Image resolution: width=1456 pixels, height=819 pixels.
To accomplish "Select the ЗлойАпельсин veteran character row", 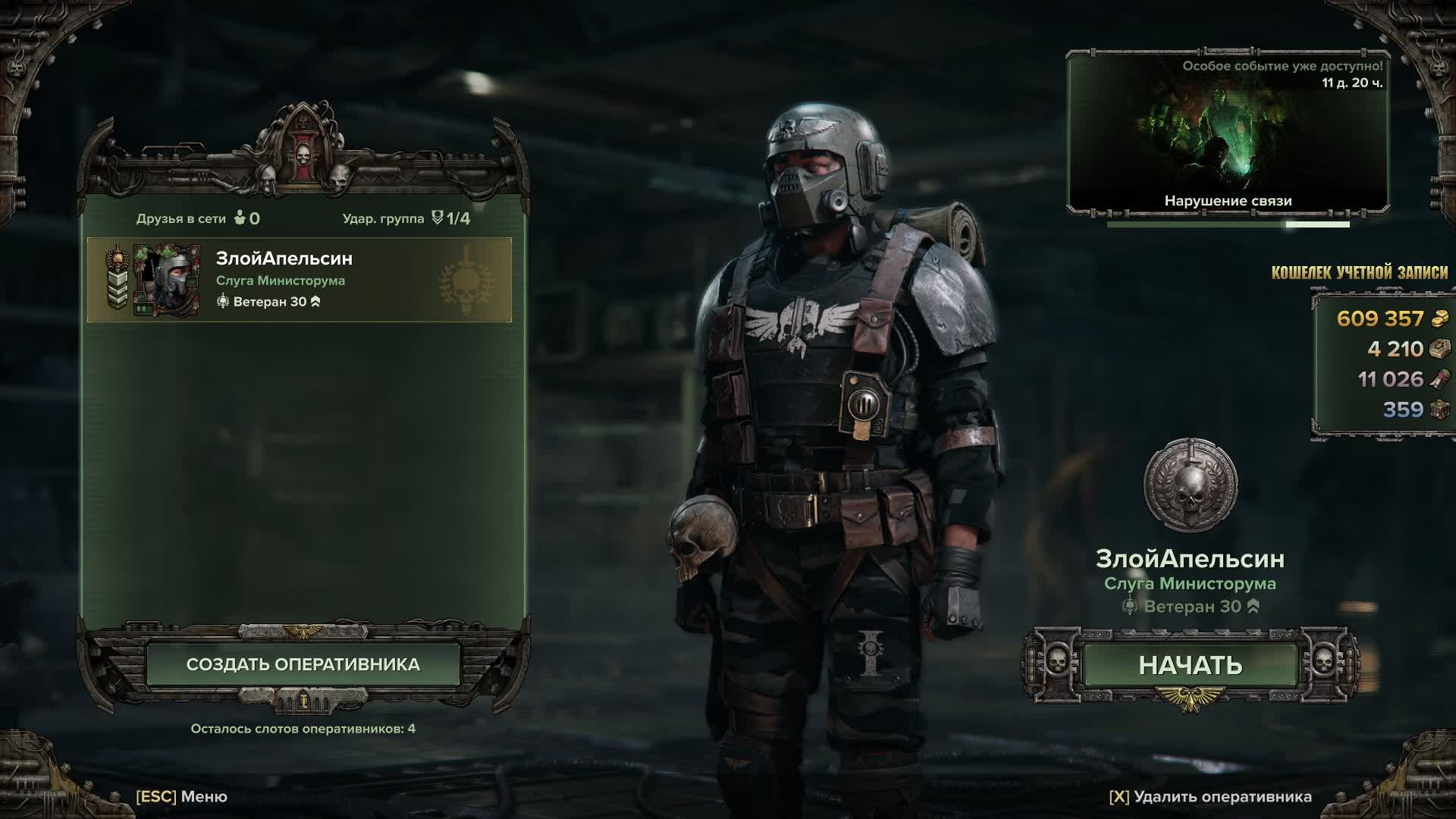I will [300, 280].
